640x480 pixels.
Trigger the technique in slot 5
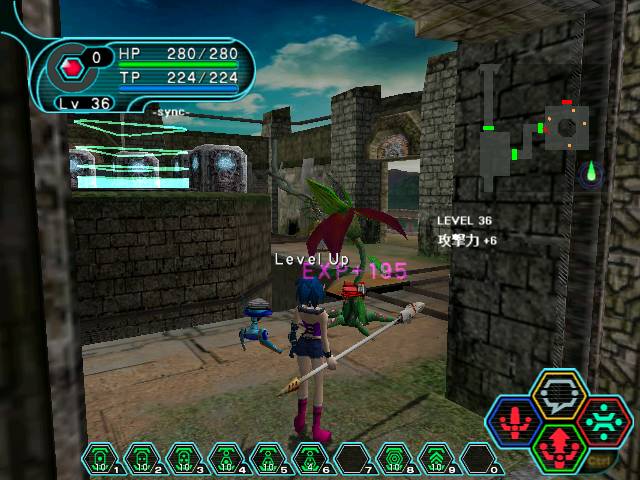tap(266, 460)
